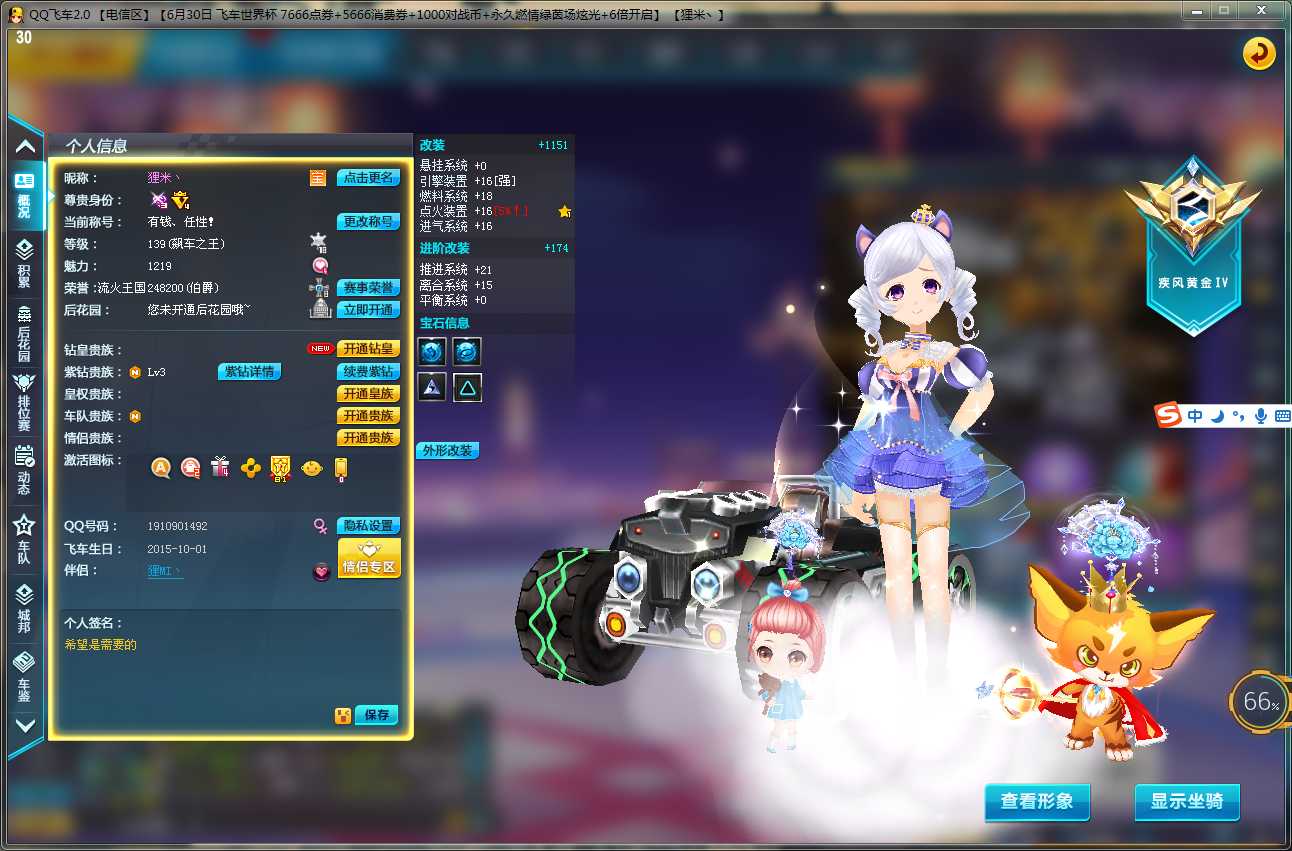Click the first blue gem slot
The height and width of the screenshot is (851, 1292).
(x=432, y=351)
